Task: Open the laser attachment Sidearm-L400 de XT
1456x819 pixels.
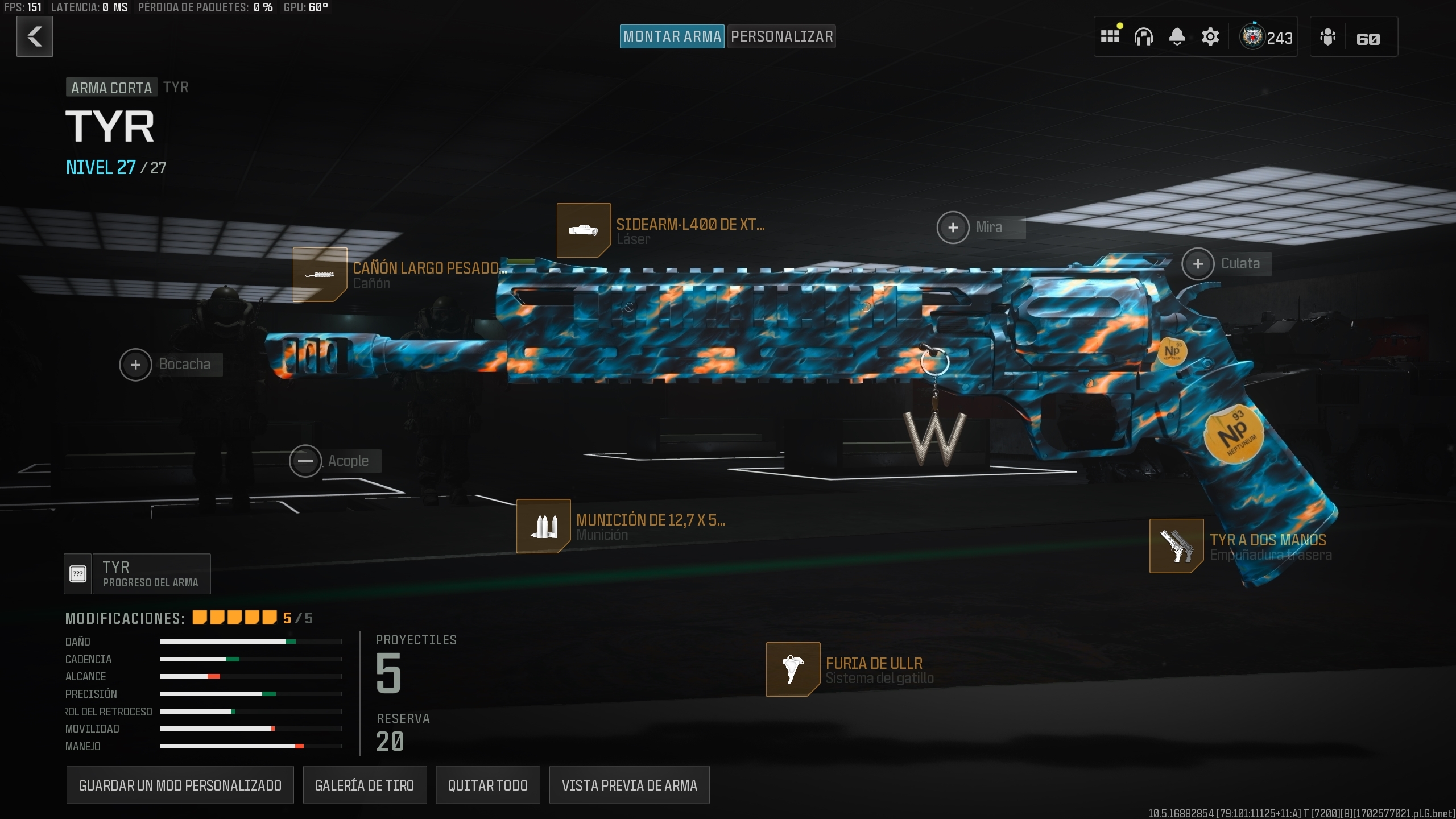Action: (584, 230)
